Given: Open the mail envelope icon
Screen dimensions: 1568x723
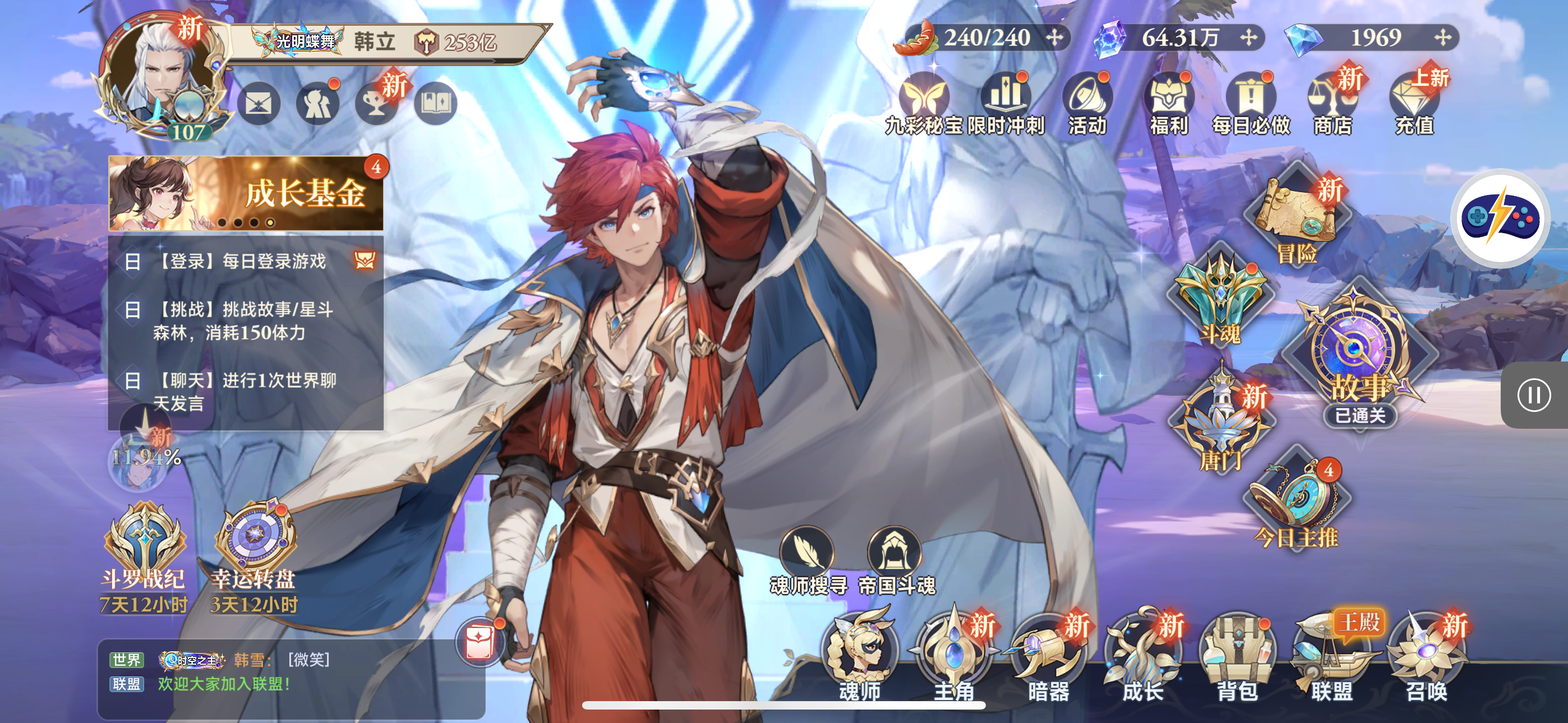Looking at the screenshot, I should (x=258, y=104).
